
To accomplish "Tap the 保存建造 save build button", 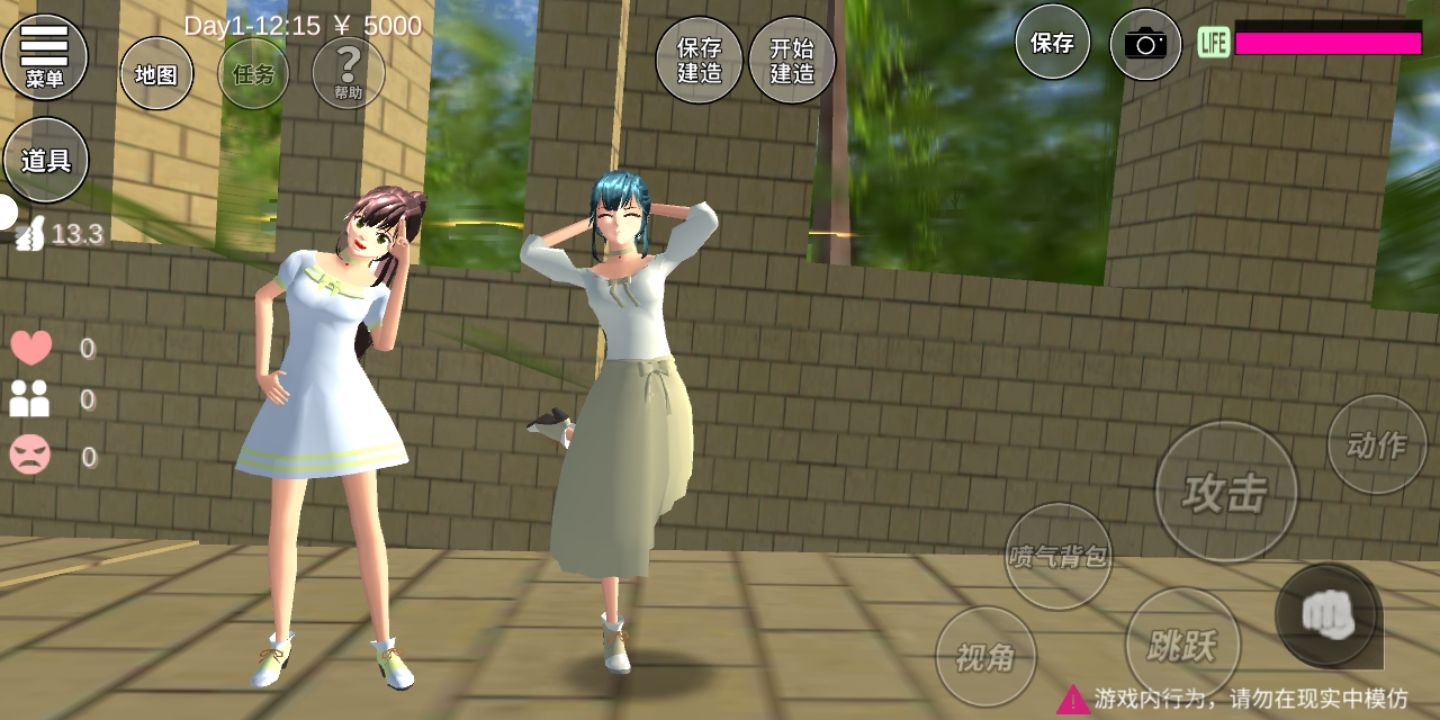I will click(699, 60).
